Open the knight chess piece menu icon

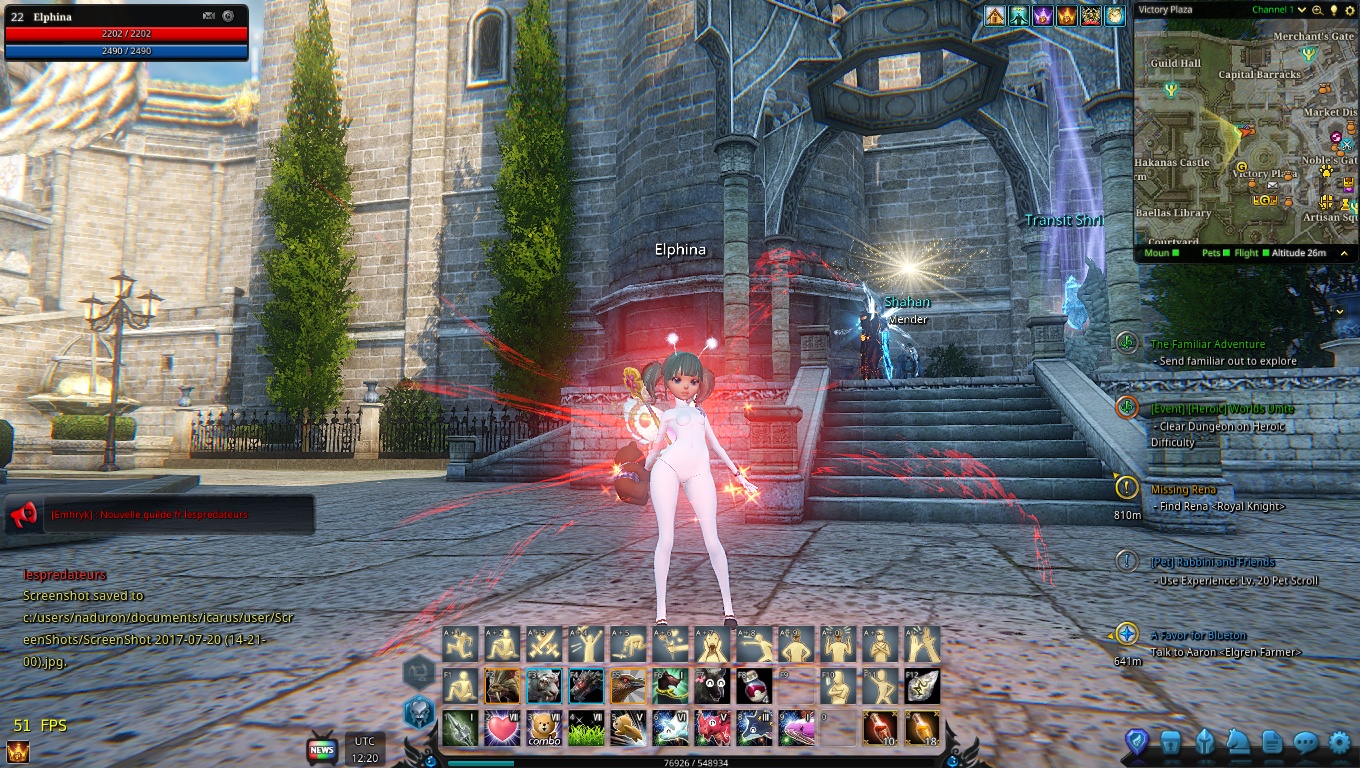click(1237, 742)
